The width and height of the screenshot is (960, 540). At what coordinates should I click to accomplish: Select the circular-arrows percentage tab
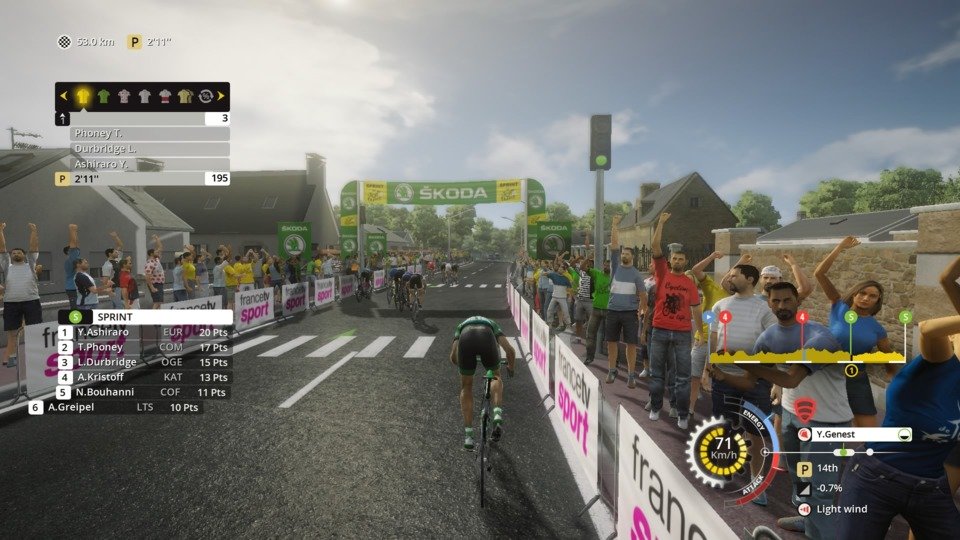tap(205, 96)
